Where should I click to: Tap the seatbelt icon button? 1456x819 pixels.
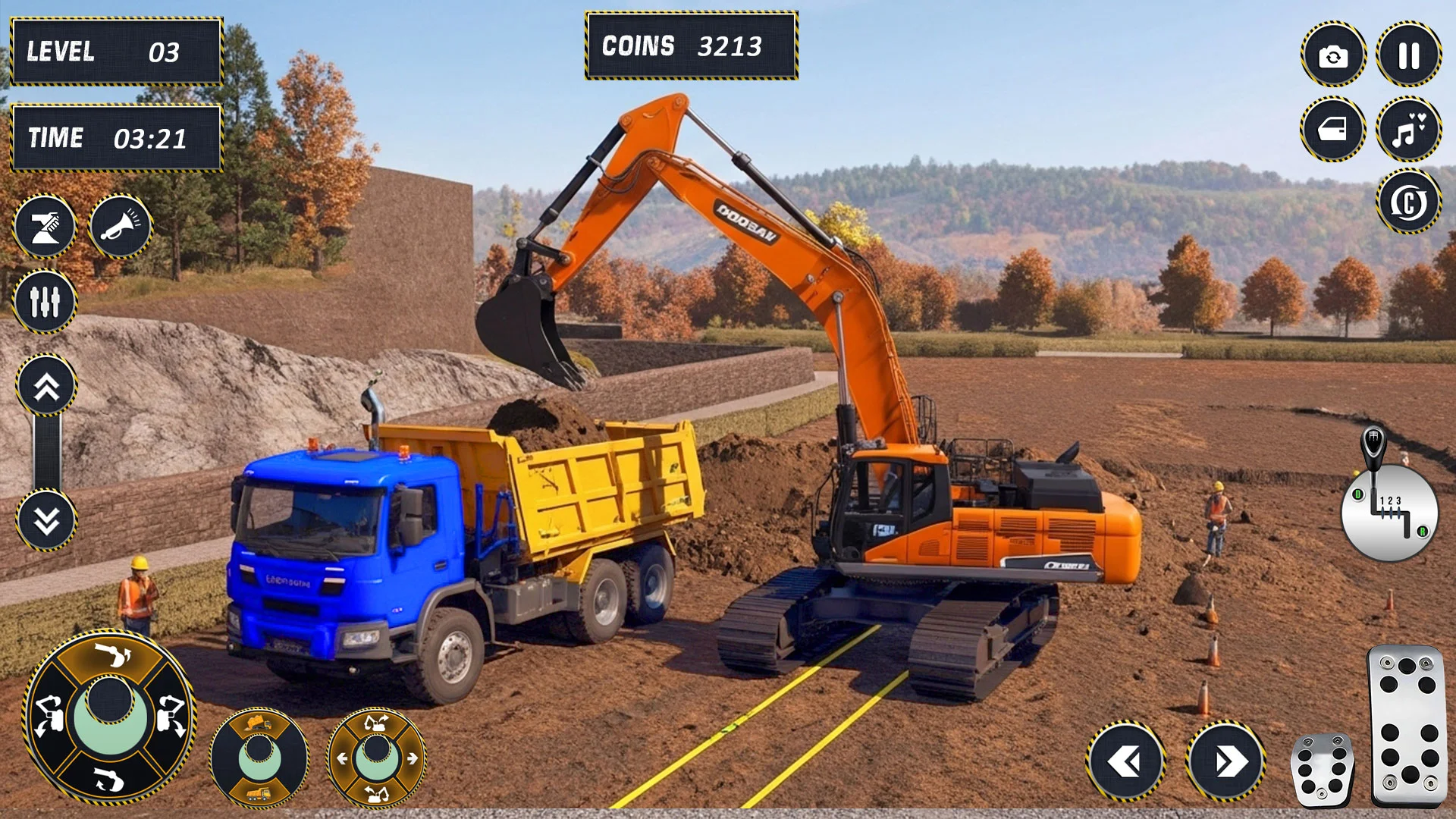(x=45, y=226)
